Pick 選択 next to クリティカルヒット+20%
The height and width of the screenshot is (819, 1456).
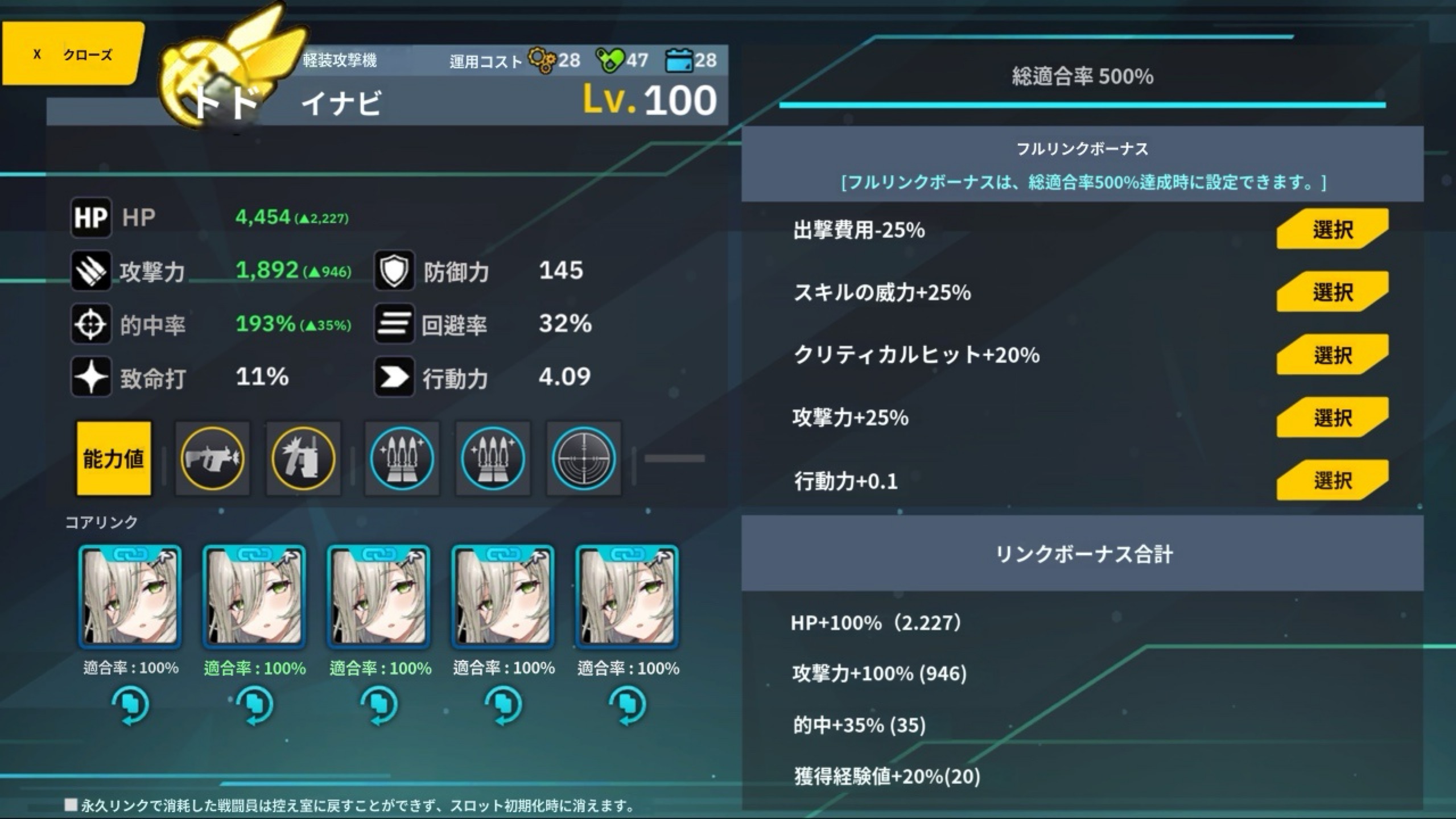(x=1332, y=355)
